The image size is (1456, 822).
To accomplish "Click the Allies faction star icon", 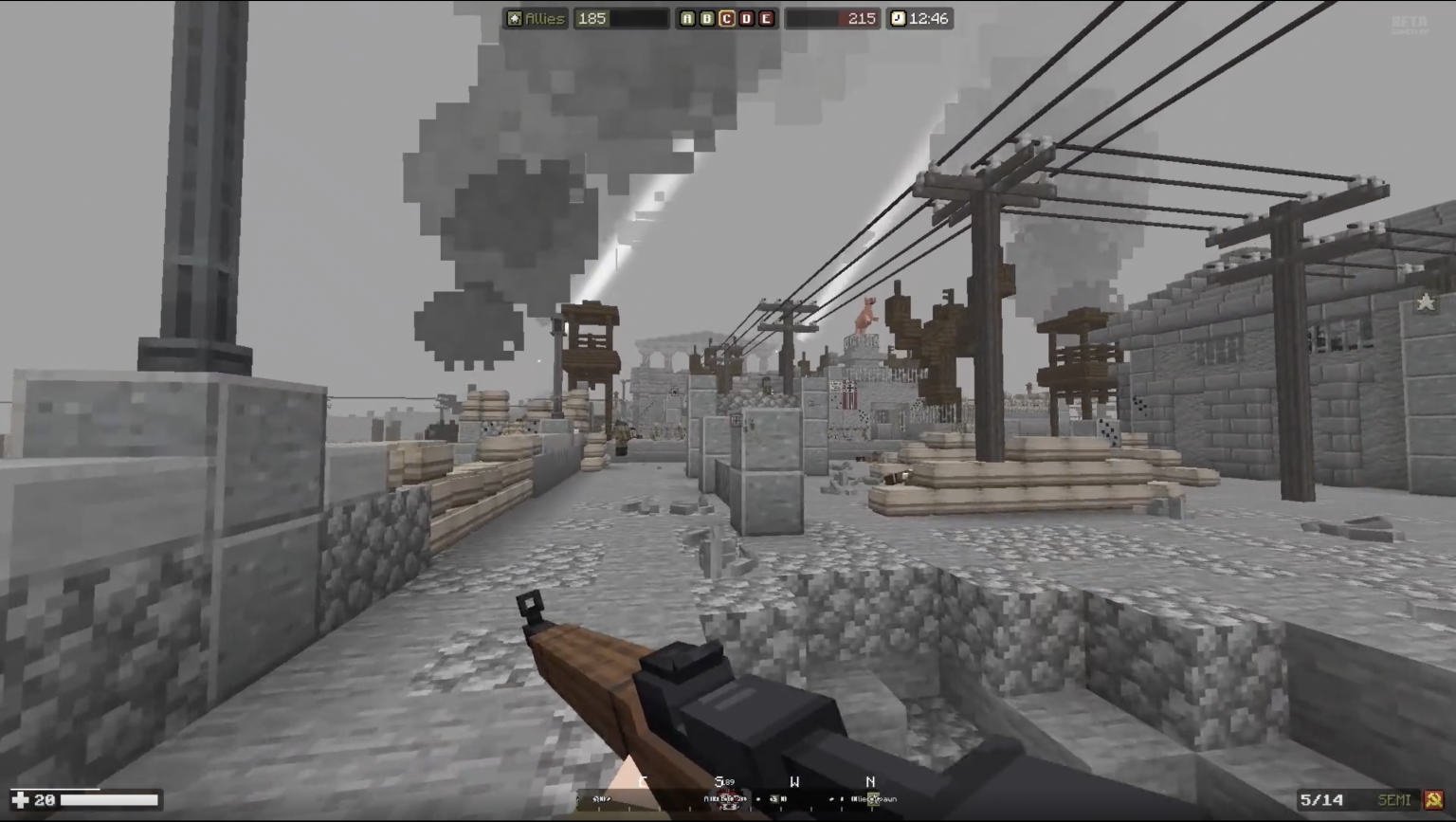I will (516, 18).
